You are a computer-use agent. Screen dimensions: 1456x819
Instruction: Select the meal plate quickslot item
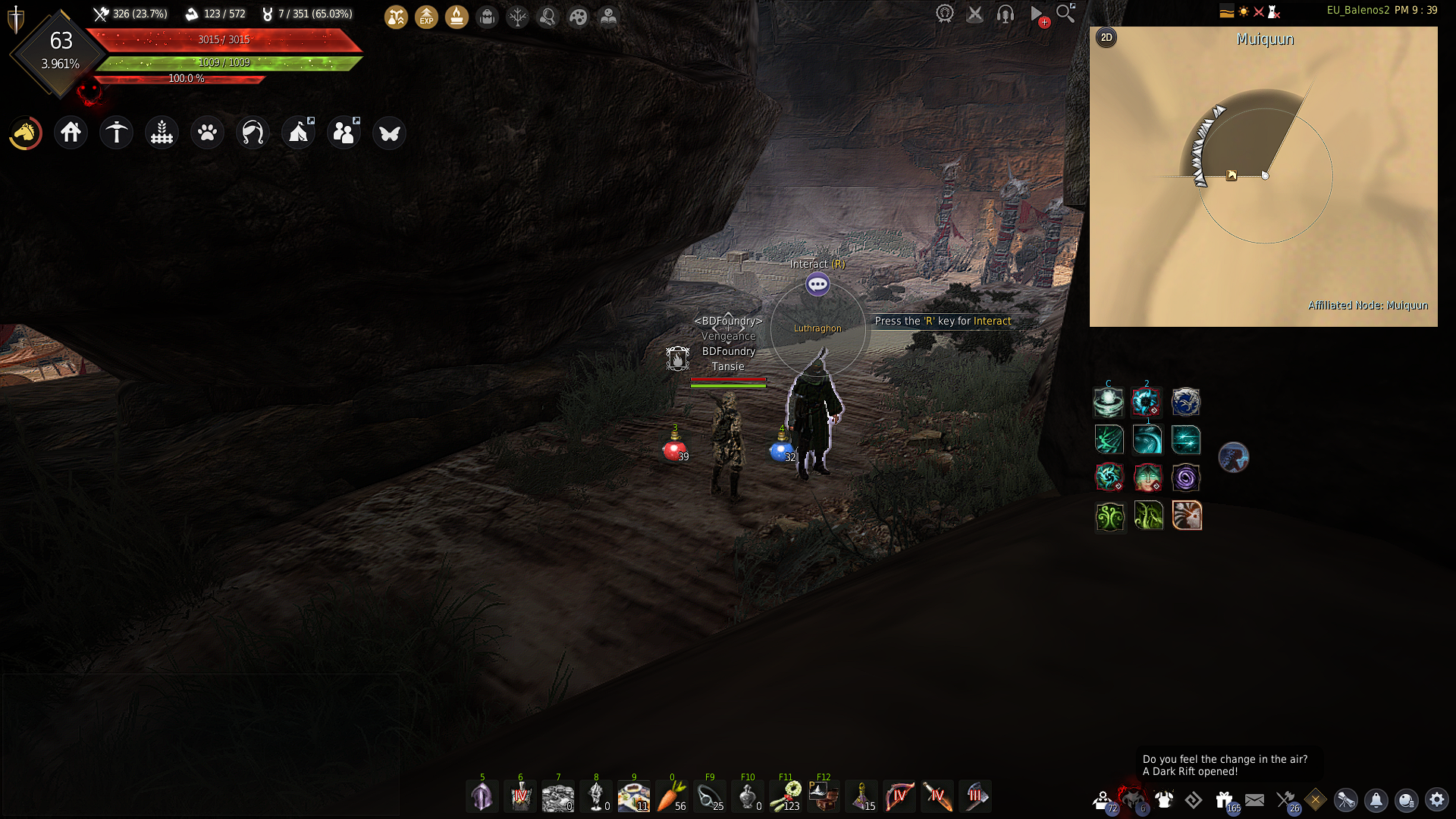click(633, 796)
